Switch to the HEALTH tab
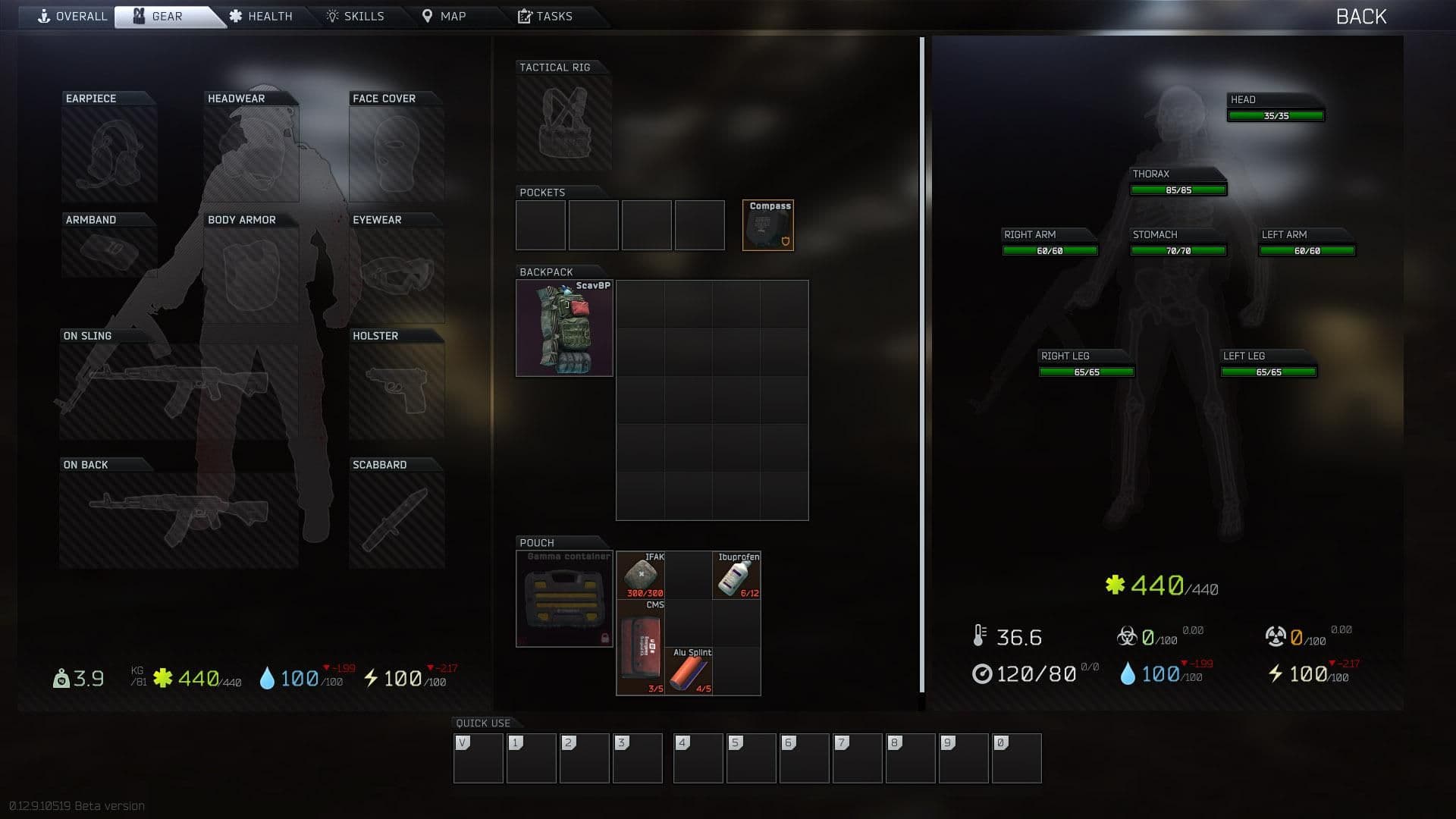 (x=261, y=15)
